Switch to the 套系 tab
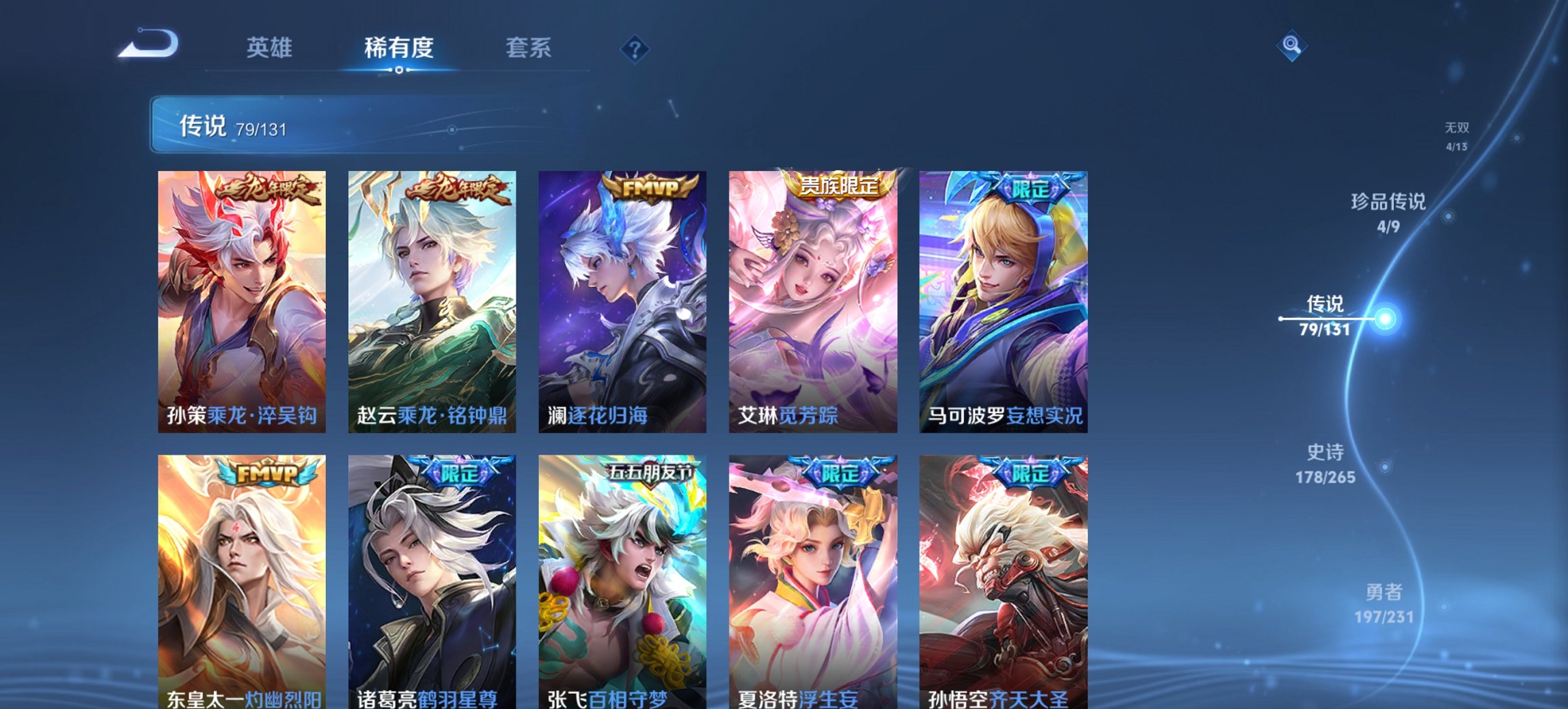The height and width of the screenshot is (709, 1568). [x=529, y=48]
